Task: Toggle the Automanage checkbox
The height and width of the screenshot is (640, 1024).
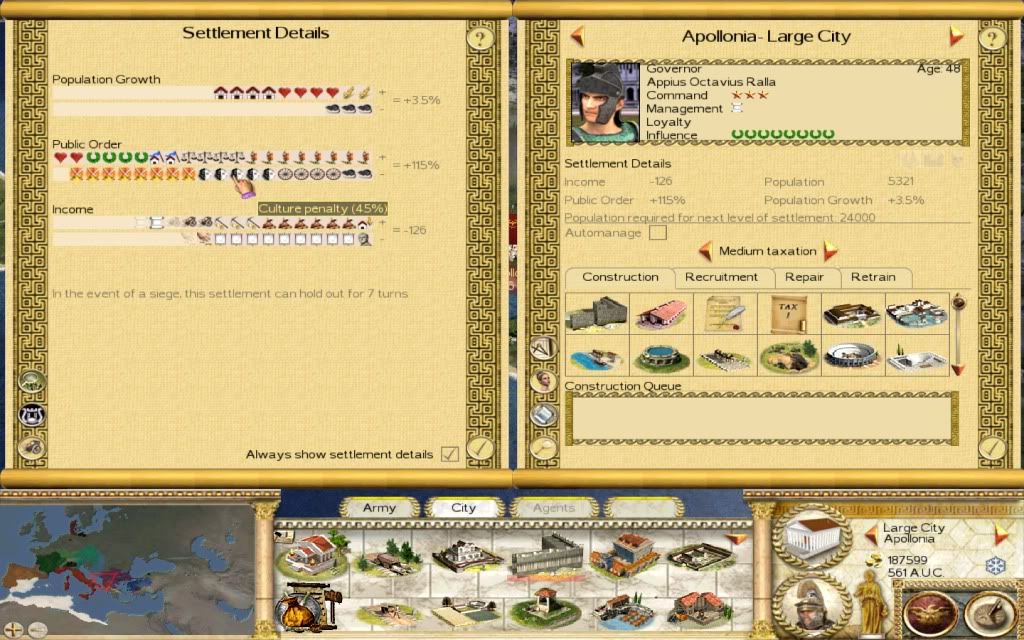Action: pos(657,233)
